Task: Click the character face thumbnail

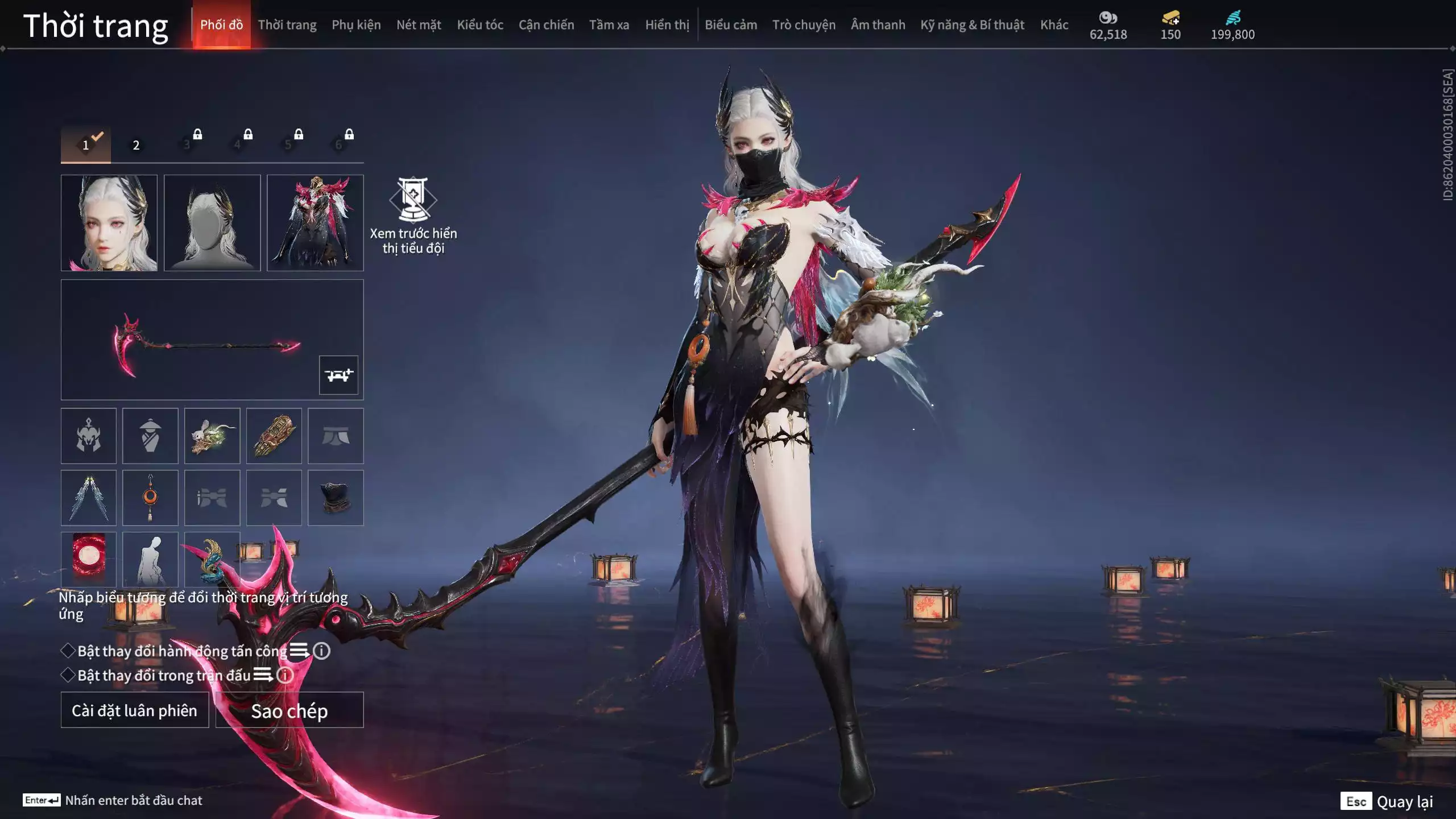Action: pos(109,222)
